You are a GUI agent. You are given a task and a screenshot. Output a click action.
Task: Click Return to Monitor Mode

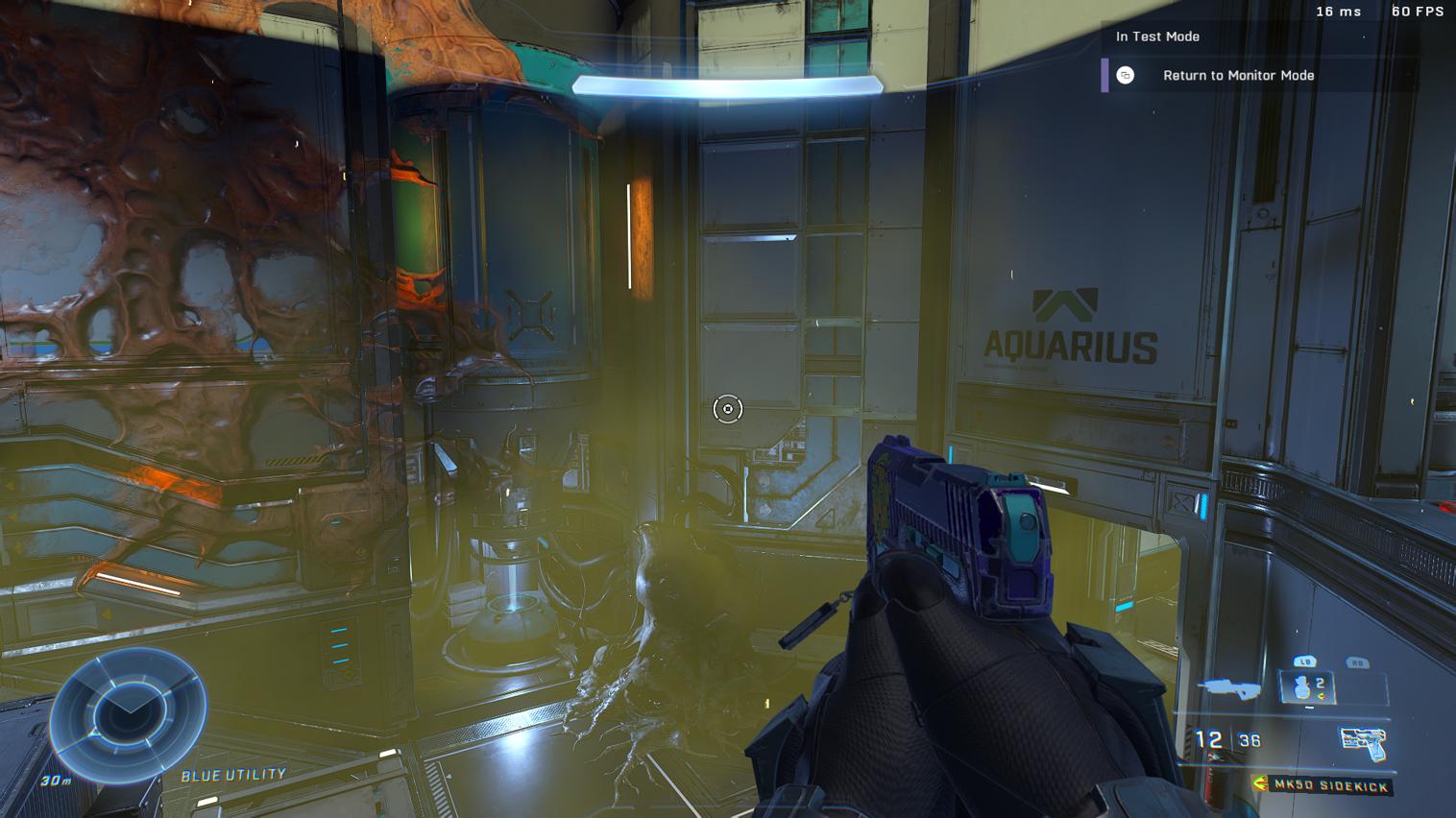[x=1240, y=75]
